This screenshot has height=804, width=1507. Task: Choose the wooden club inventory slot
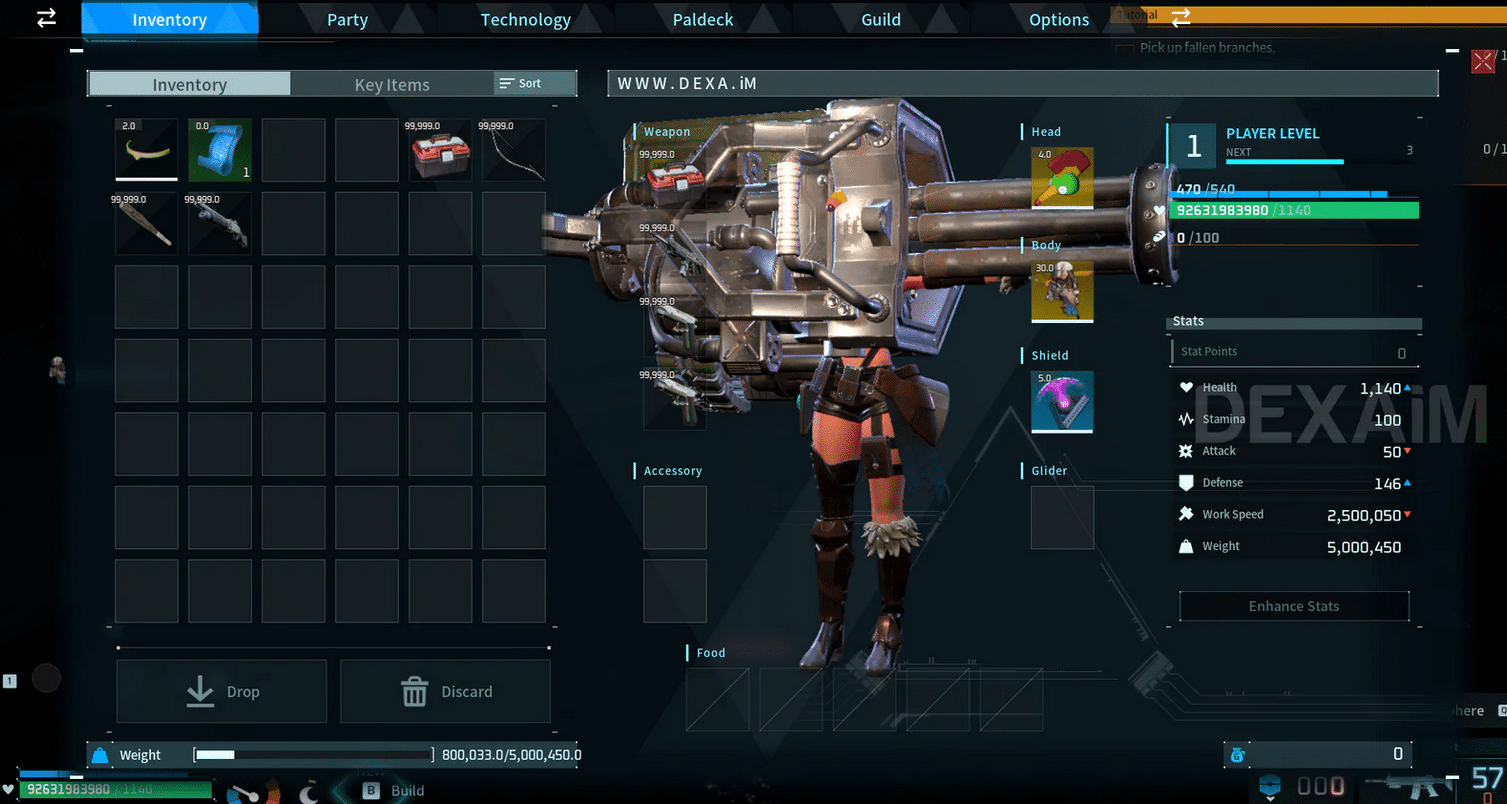tap(146, 223)
